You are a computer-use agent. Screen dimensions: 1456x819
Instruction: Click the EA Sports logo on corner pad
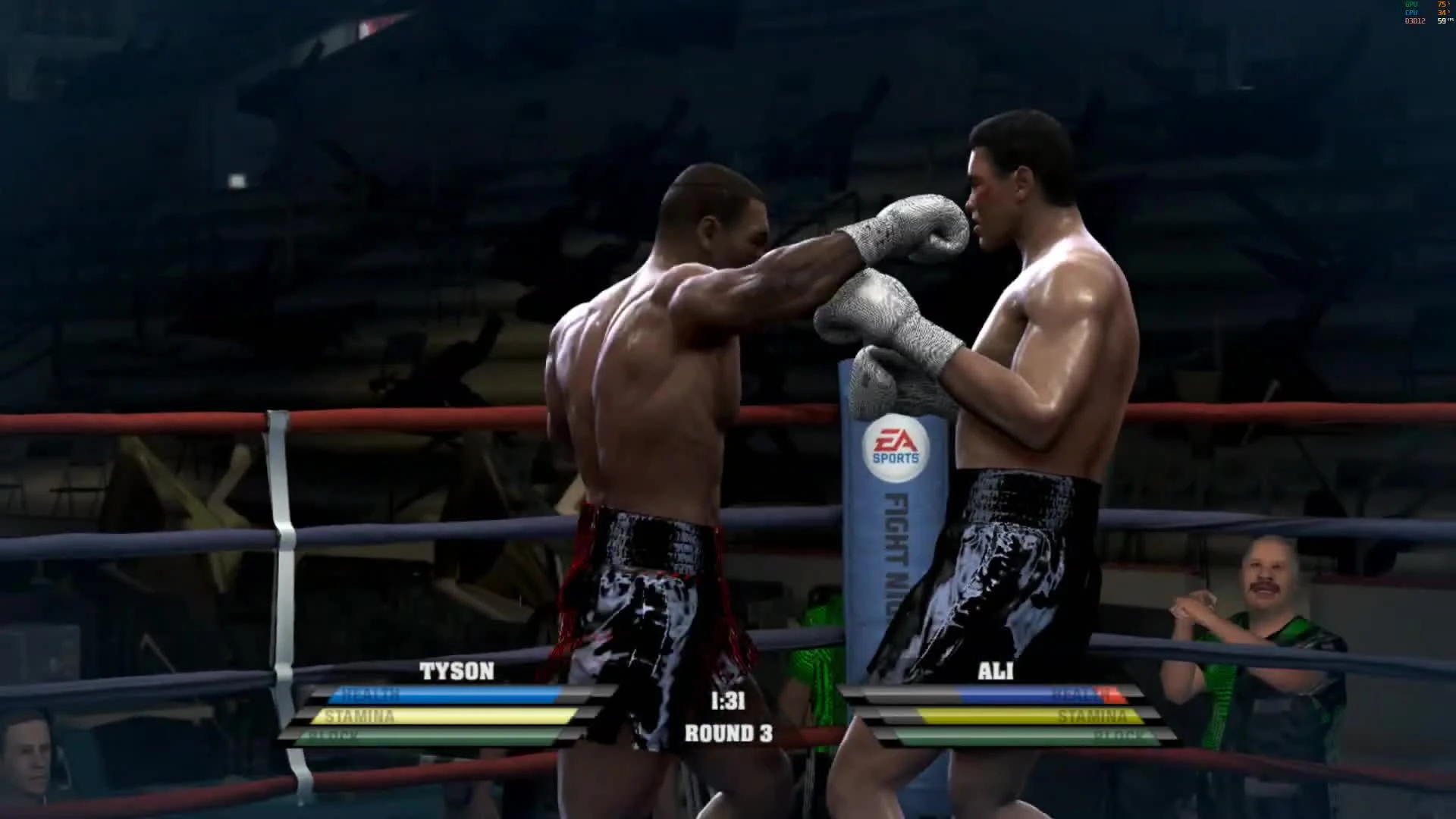(x=894, y=445)
